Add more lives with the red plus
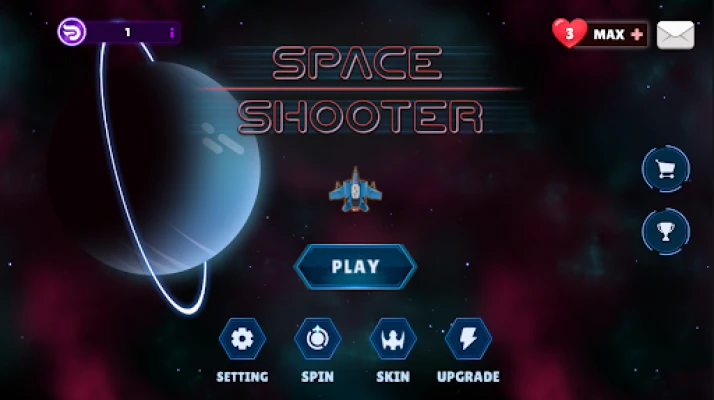This screenshot has width=714, height=400. click(638, 35)
